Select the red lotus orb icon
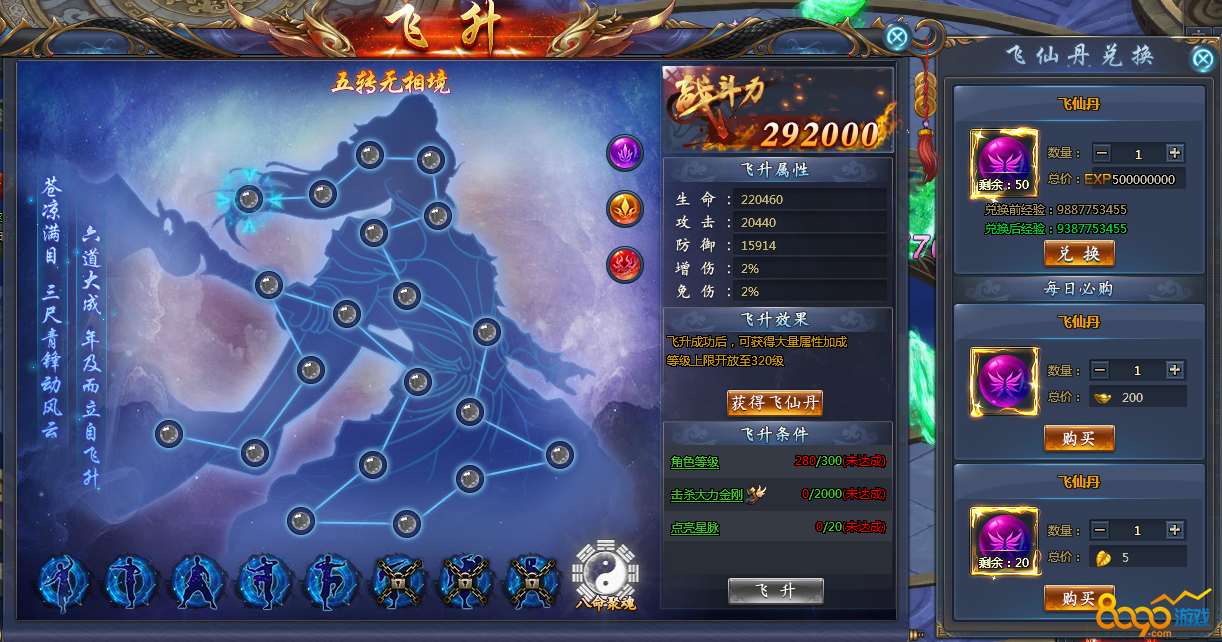The image size is (1222, 642). point(625,265)
